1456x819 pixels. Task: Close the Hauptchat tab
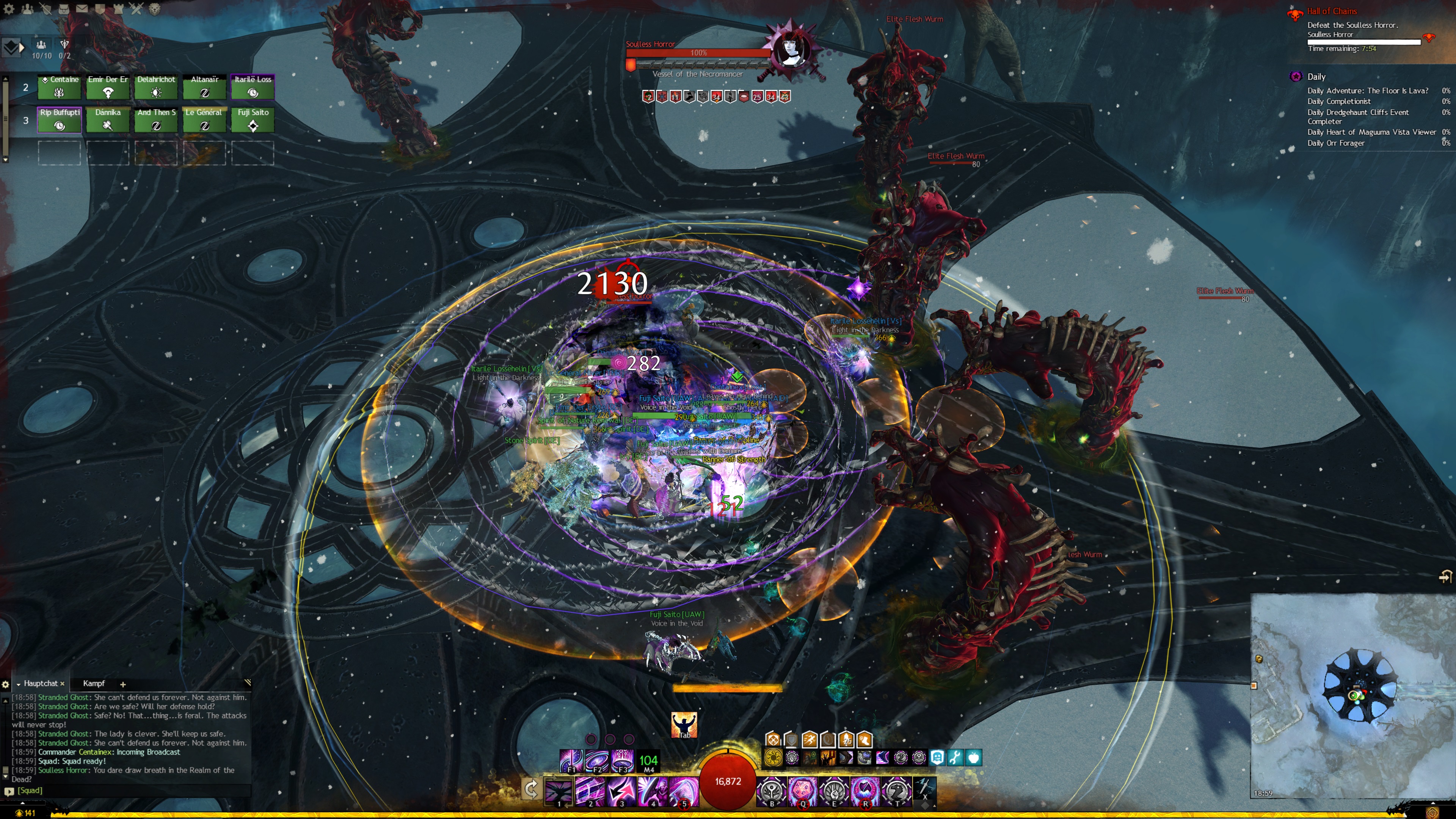[x=62, y=684]
